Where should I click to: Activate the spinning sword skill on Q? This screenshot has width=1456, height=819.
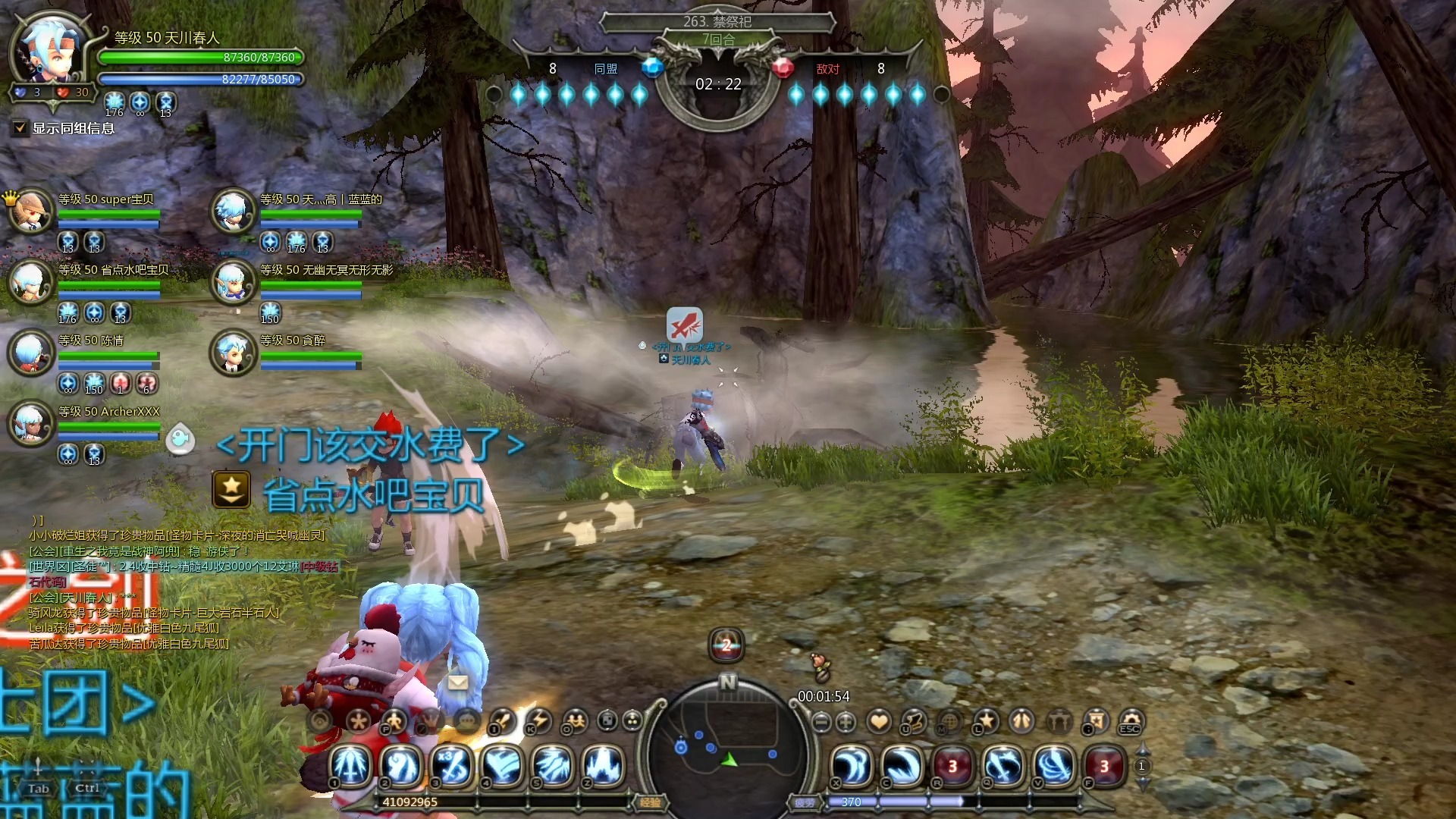click(1003, 765)
